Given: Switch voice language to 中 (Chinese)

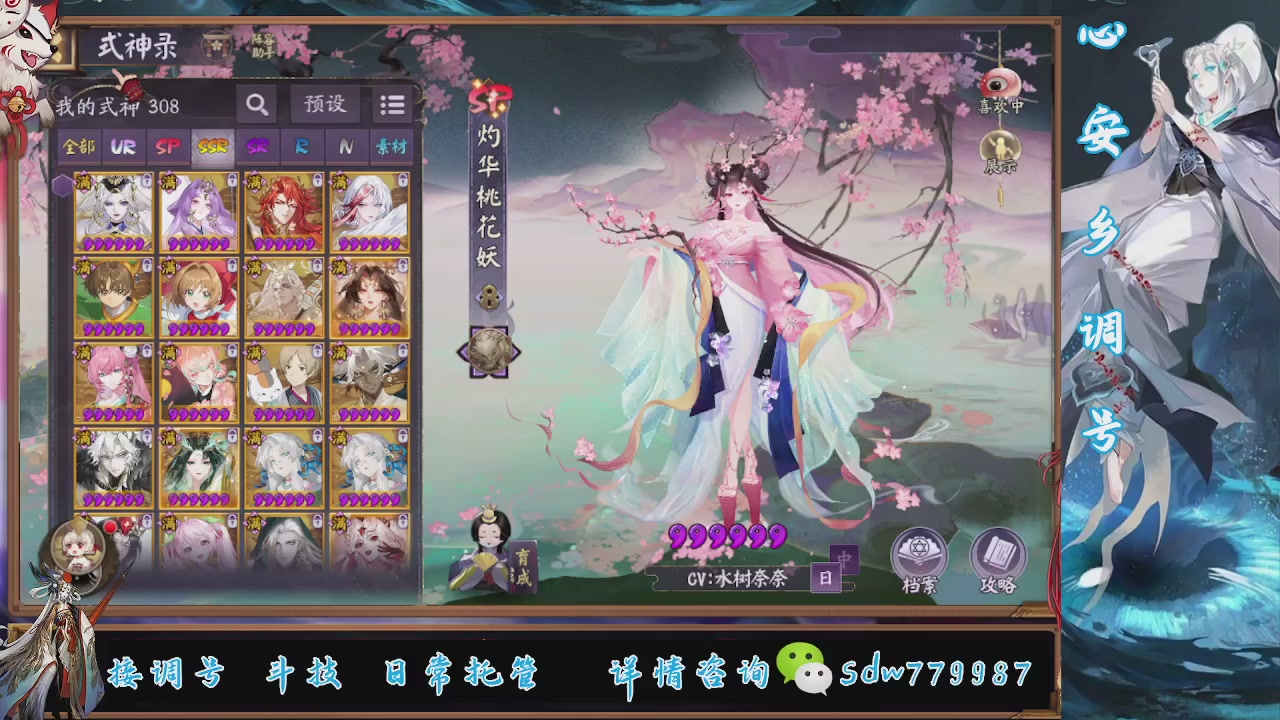Looking at the screenshot, I should click(845, 560).
